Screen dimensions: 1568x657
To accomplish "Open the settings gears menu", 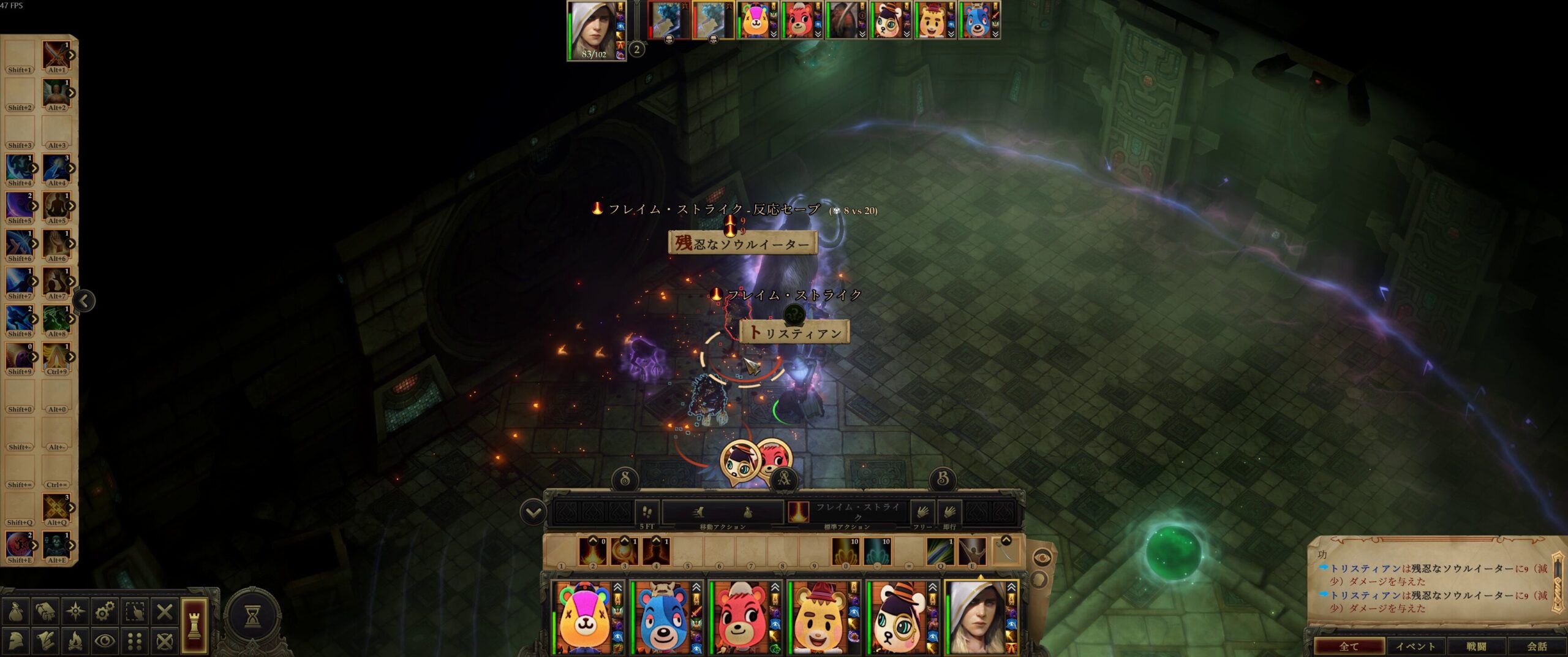I will point(105,611).
